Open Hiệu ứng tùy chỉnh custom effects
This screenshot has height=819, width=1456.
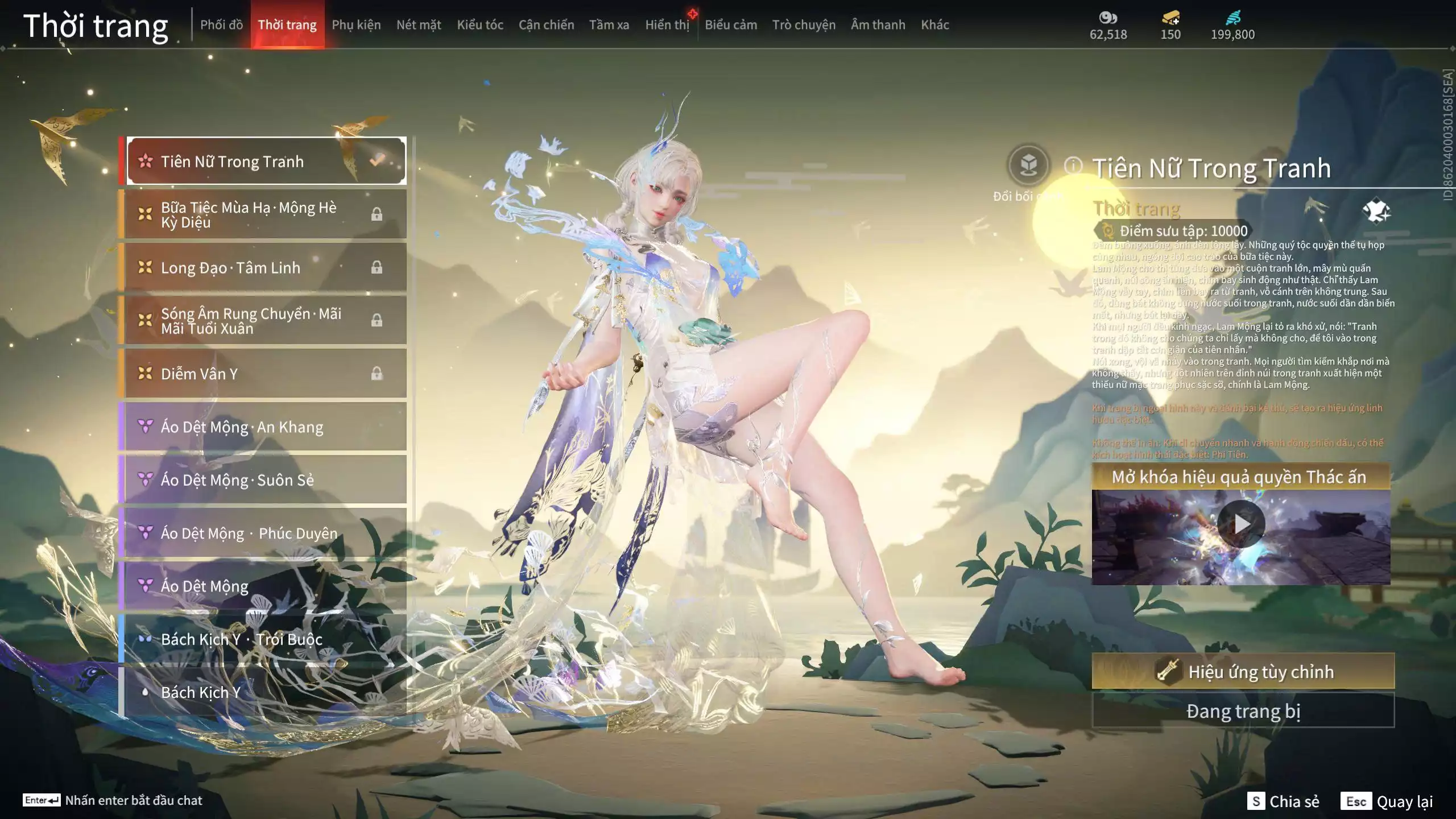click(x=1243, y=672)
